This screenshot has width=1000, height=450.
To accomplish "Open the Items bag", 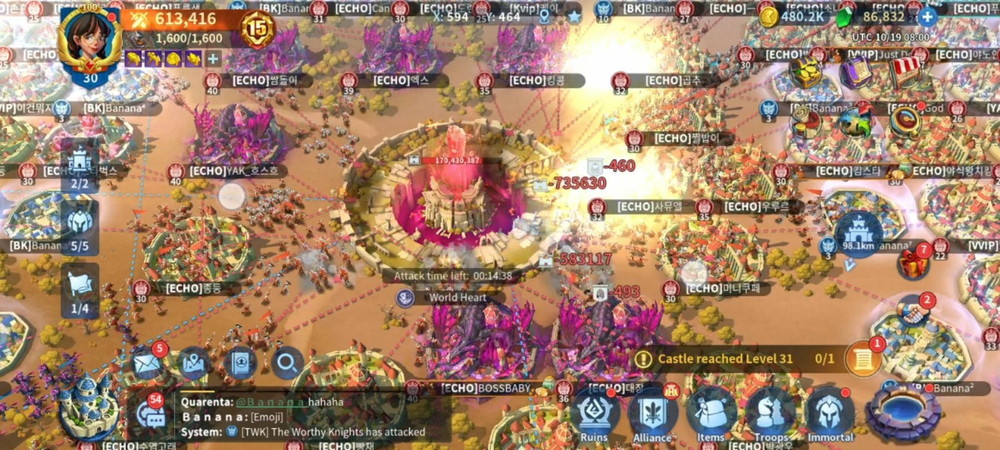I will [x=711, y=412].
